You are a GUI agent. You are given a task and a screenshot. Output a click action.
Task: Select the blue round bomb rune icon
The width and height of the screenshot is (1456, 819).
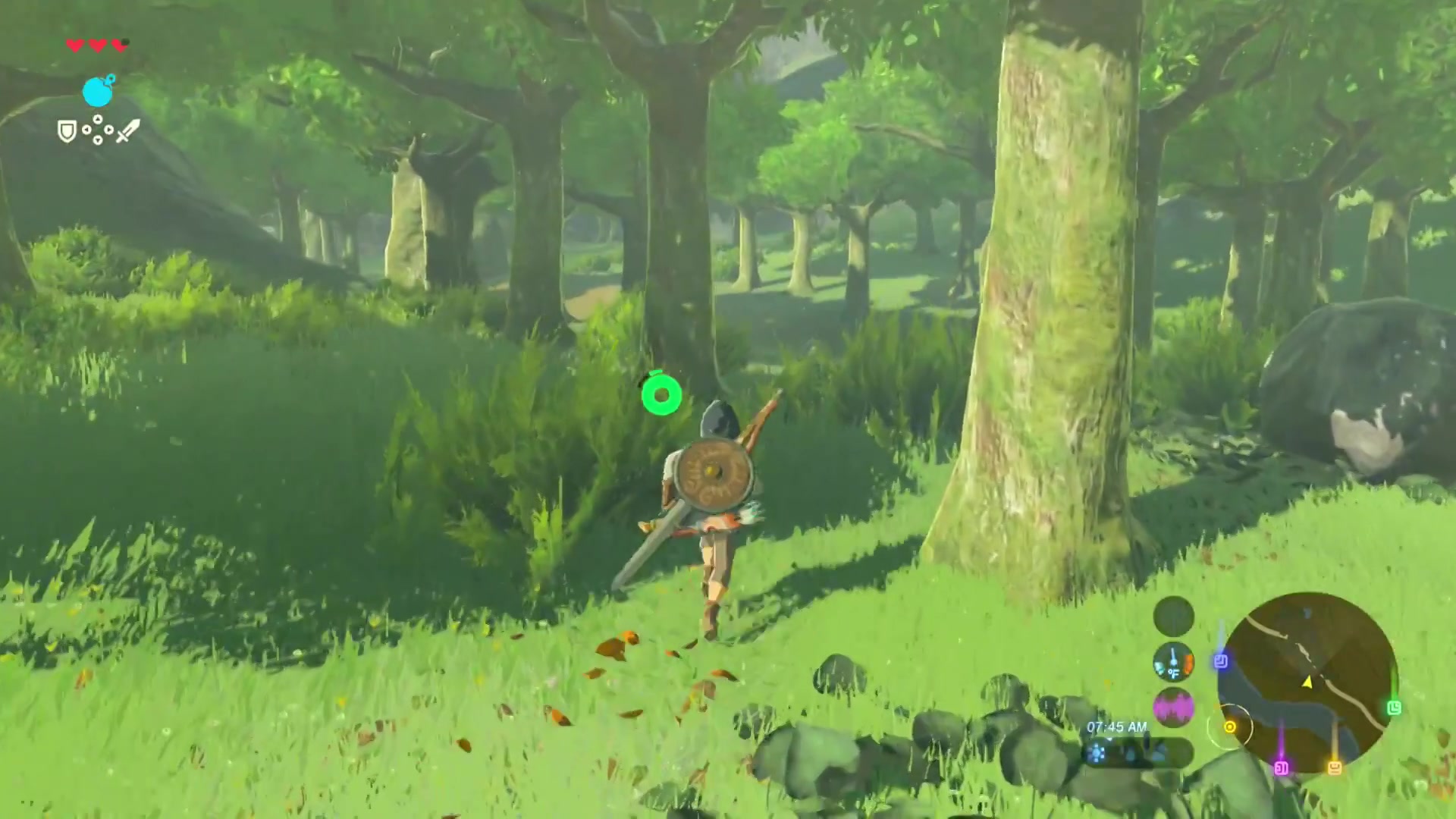[x=98, y=92]
